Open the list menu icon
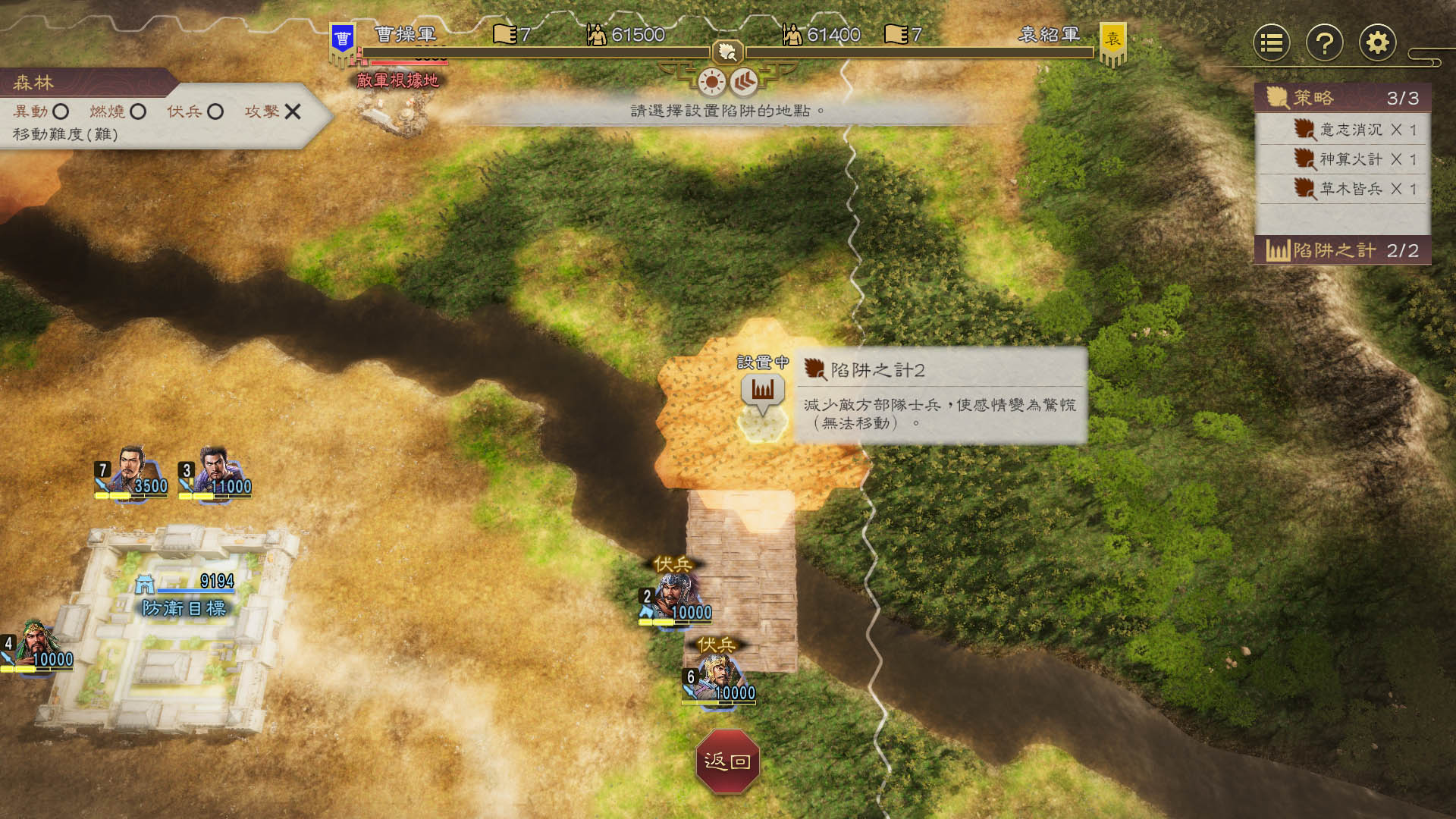 point(1272,43)
